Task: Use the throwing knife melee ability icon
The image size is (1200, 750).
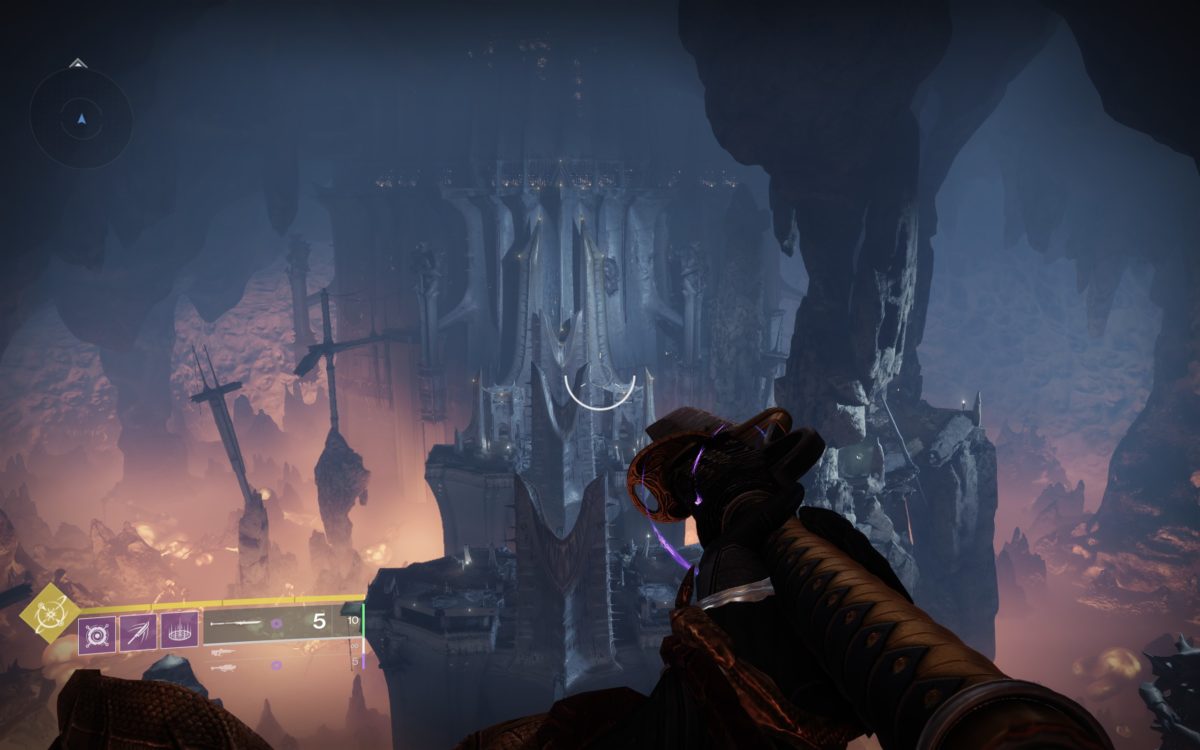Action: tap(139, 632)
